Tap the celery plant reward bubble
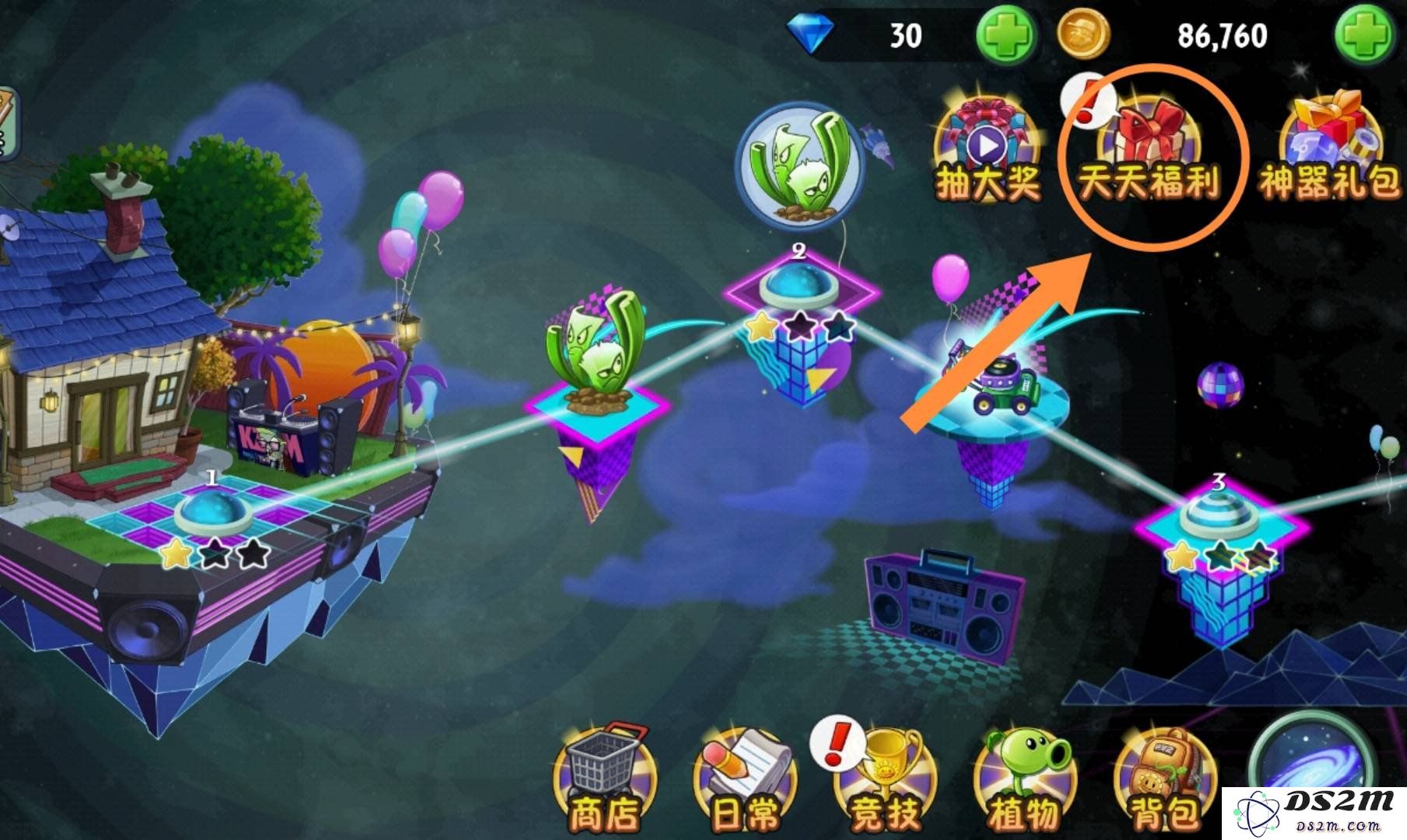The image size is (1407, 840). (x=798, y=166)
